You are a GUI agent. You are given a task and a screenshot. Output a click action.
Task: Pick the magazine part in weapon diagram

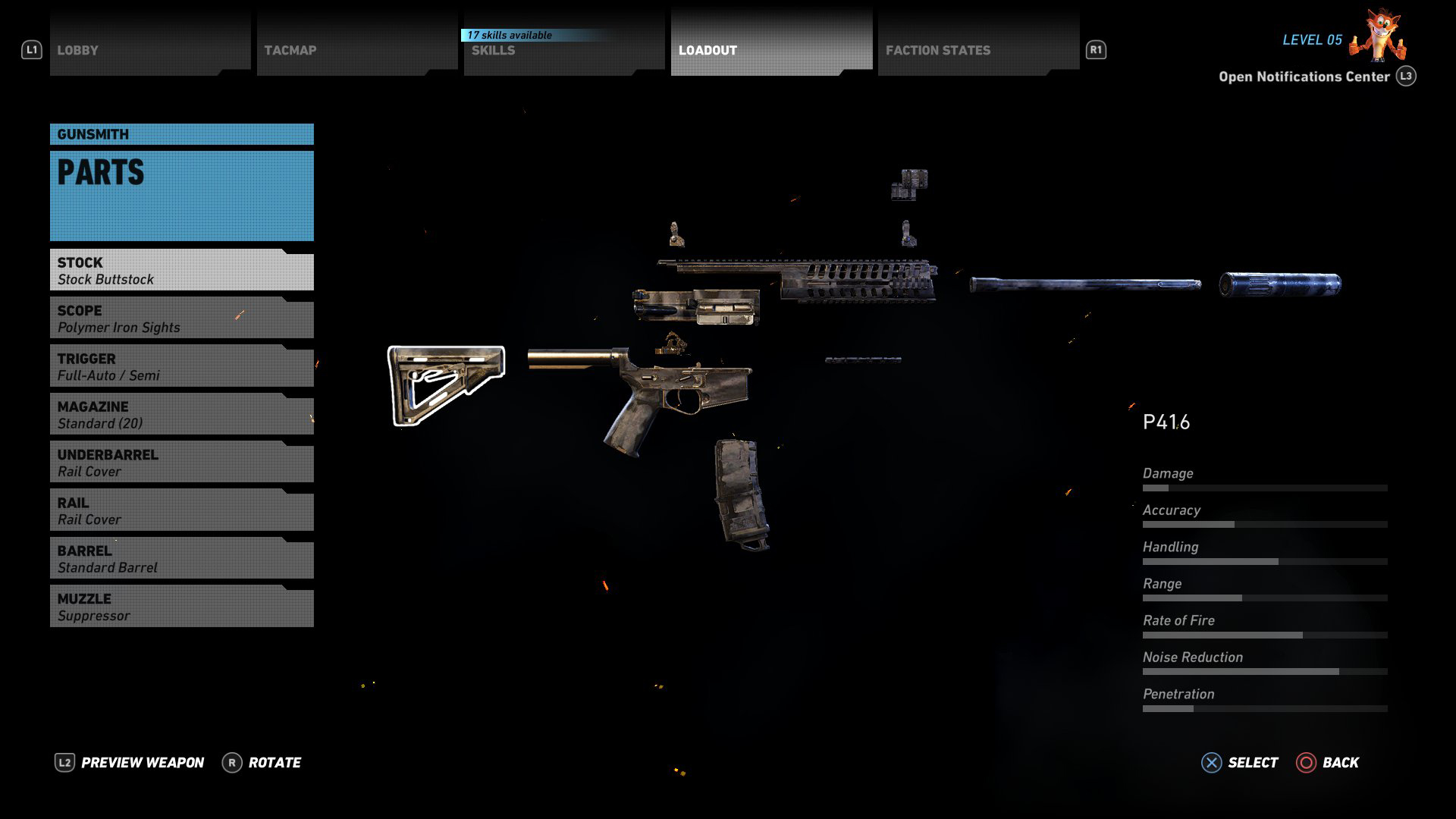(x=741, y=493)
